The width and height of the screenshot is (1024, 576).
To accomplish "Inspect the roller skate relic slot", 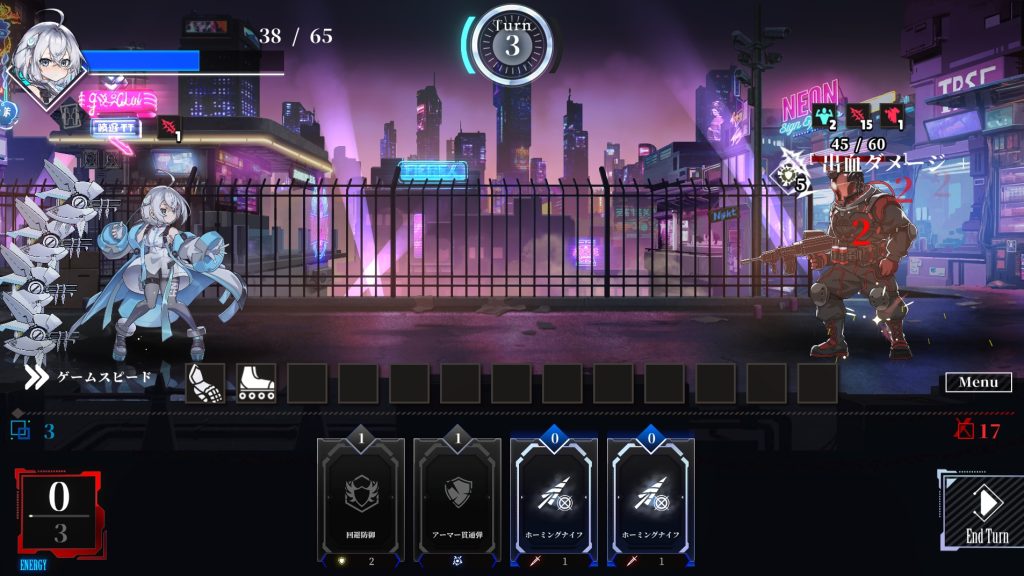I will 256,382.
